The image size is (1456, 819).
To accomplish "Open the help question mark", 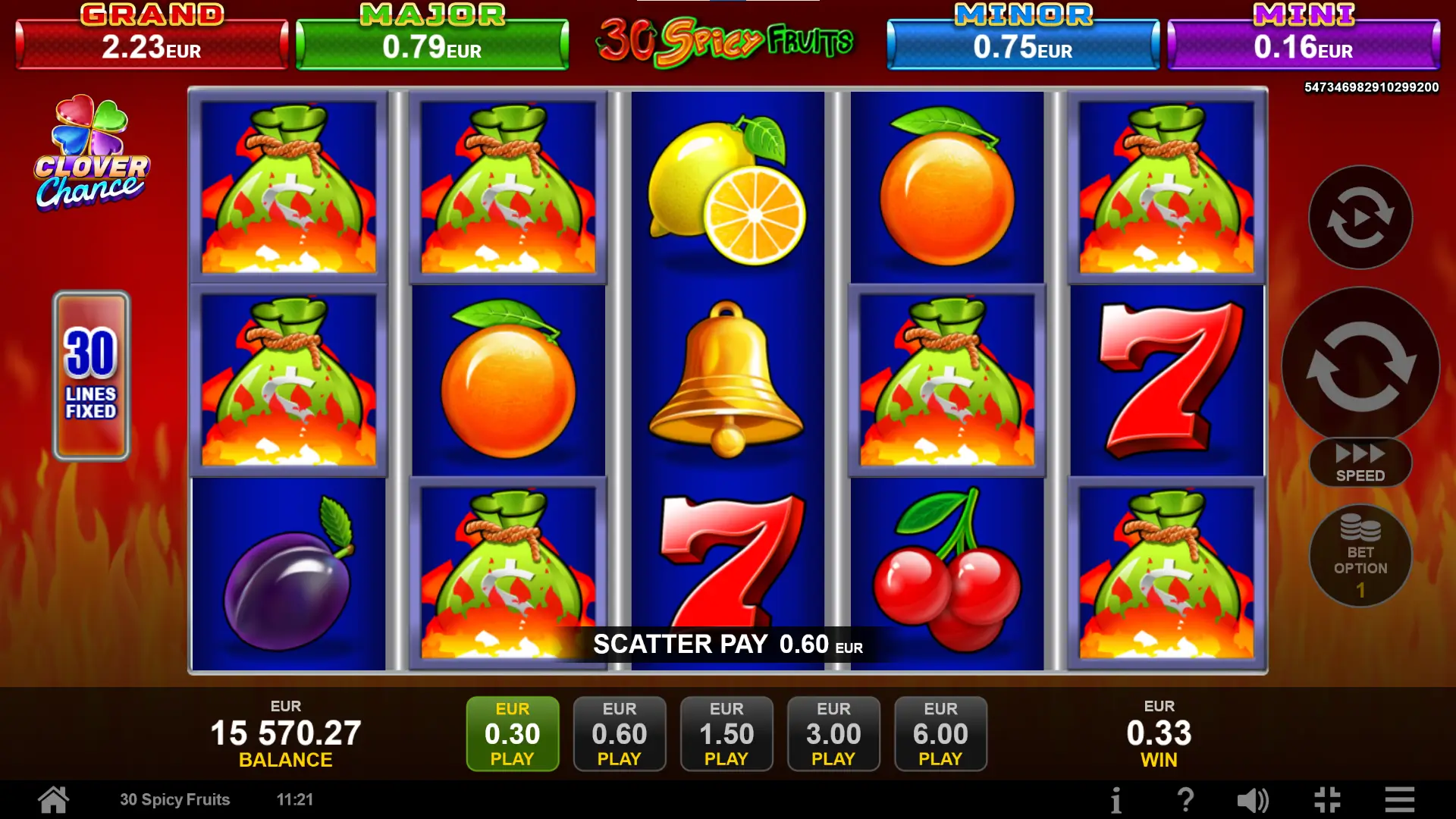I will click(x=1185, y=799).
